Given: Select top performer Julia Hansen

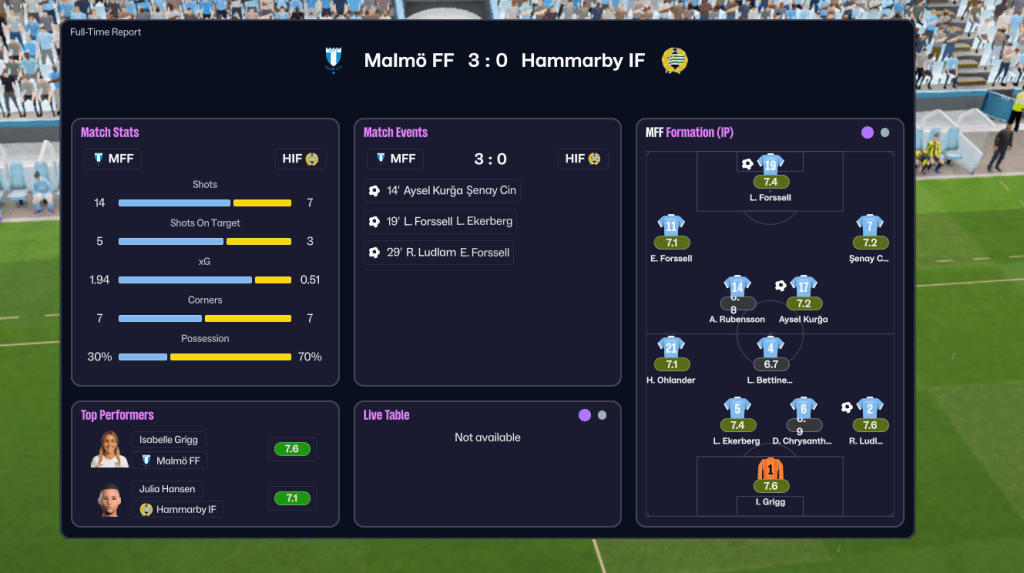Looking at the screenshot, I should [x=167, y=489].
